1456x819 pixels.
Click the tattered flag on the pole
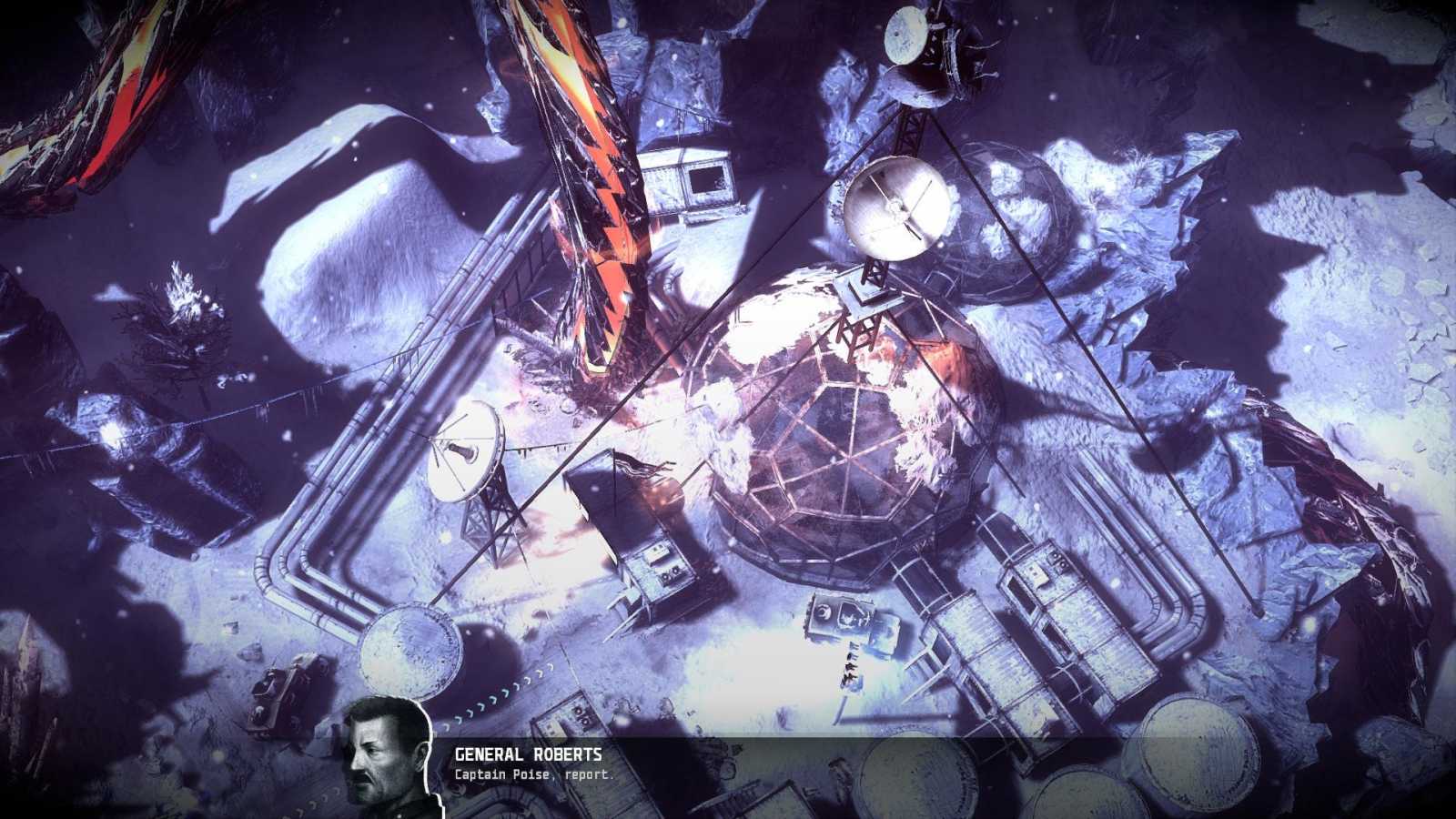[637, 464]
